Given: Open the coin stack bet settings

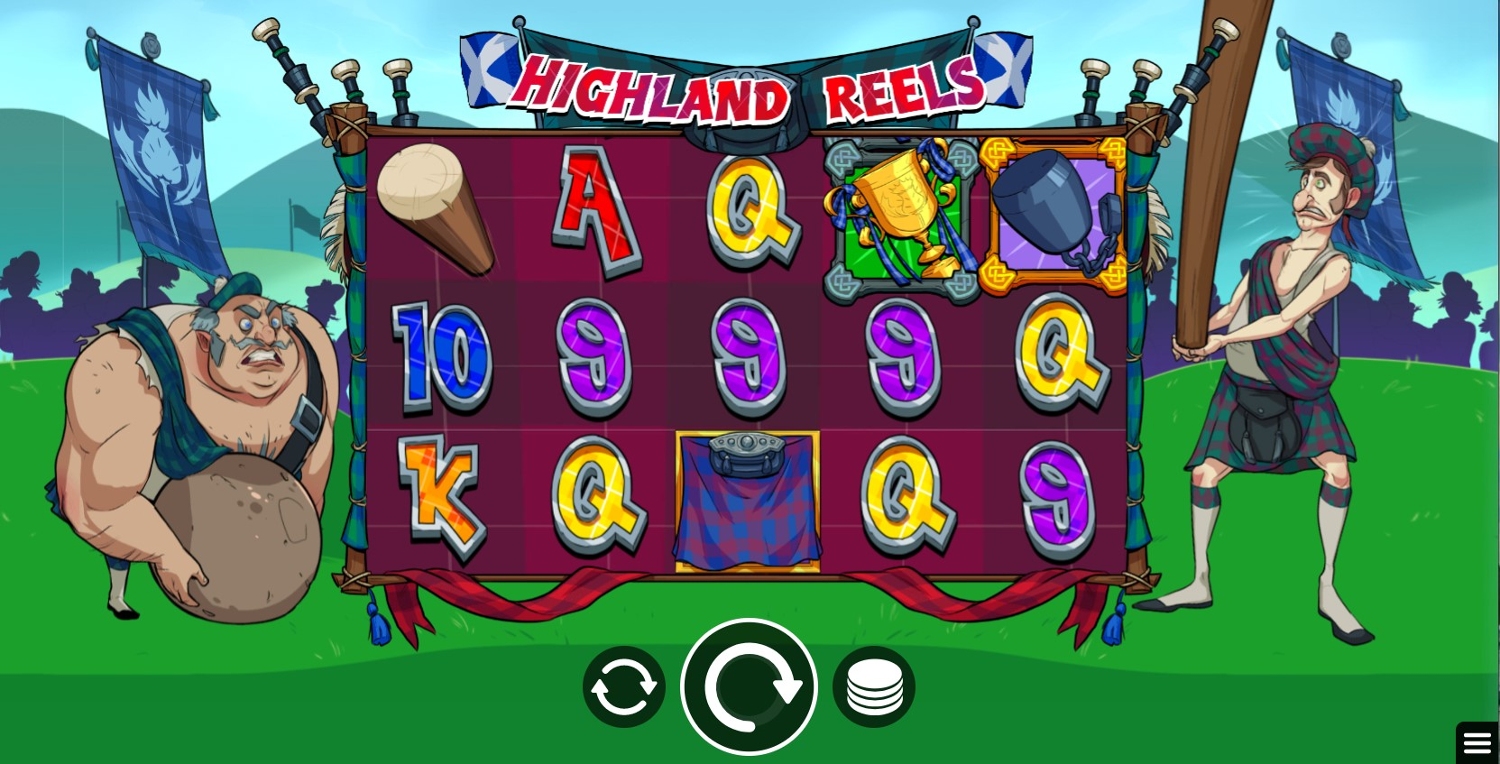Looking at the screenshot, I should 874,687.
